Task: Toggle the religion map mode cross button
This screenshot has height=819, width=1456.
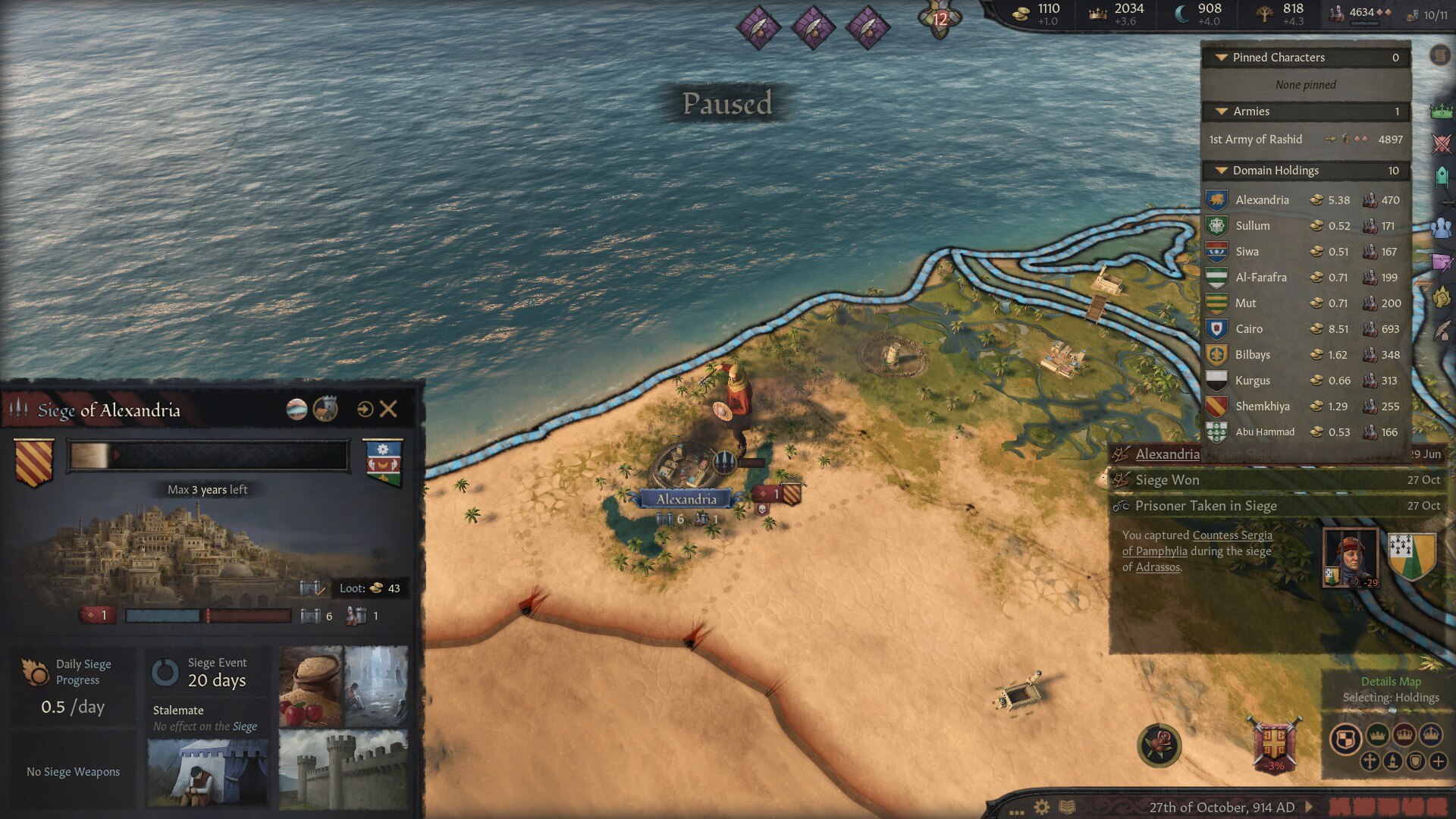Action: (1370, 761)
